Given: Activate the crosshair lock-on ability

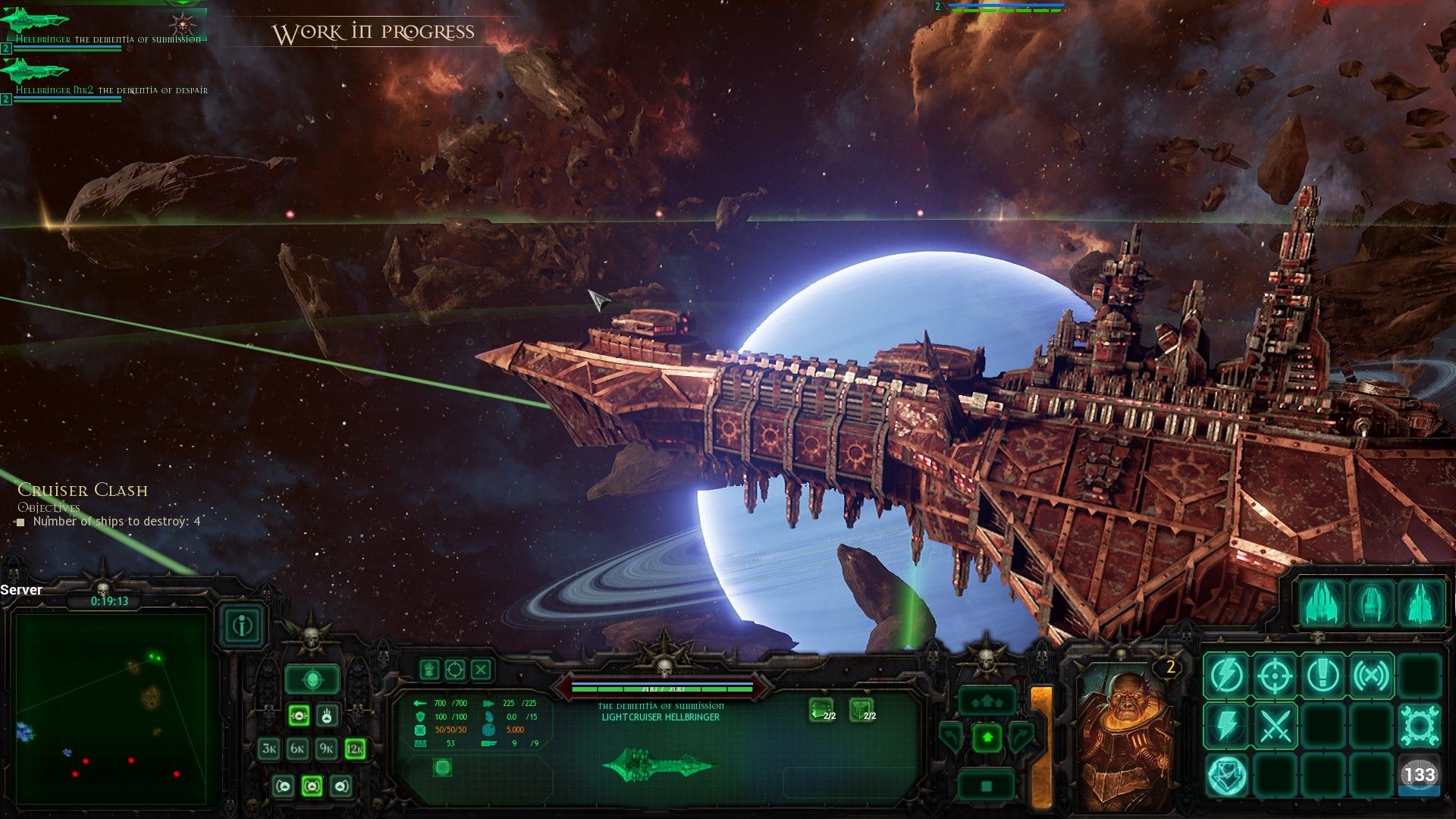Looking at the screenshot, I should (1275, 675).
